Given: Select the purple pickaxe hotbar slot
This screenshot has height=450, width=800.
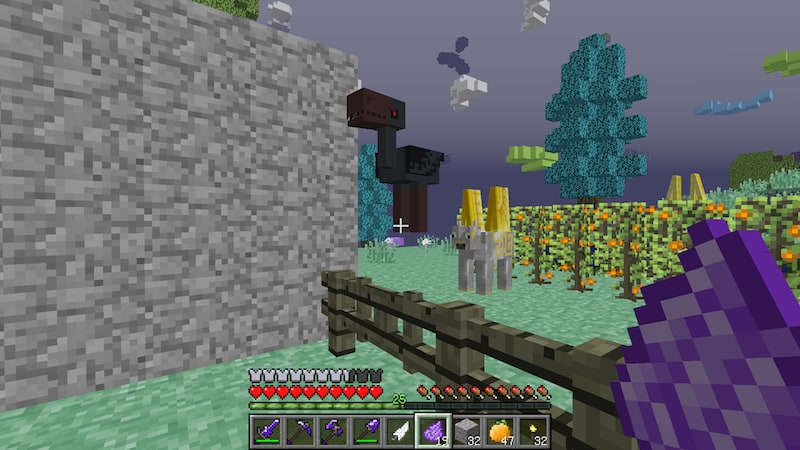Looking at the screenshot, I should pos(299,430).
